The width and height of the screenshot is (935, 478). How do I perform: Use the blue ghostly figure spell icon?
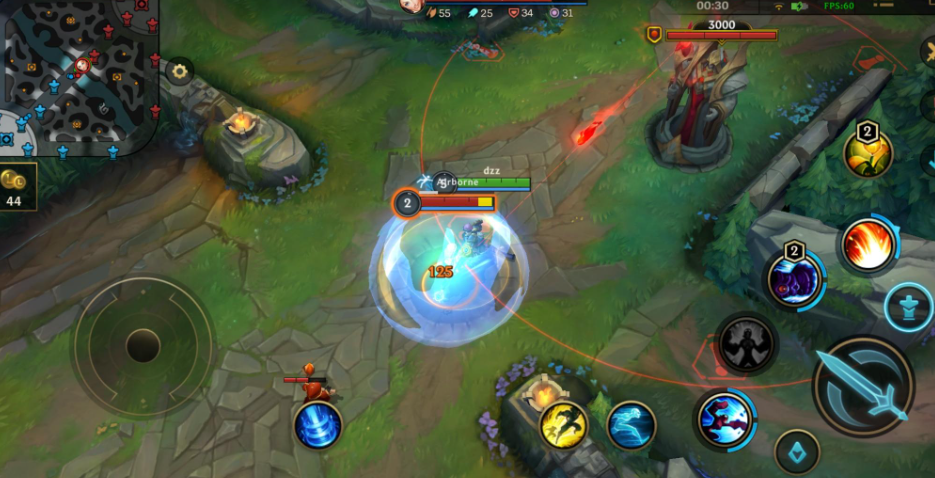631,425
